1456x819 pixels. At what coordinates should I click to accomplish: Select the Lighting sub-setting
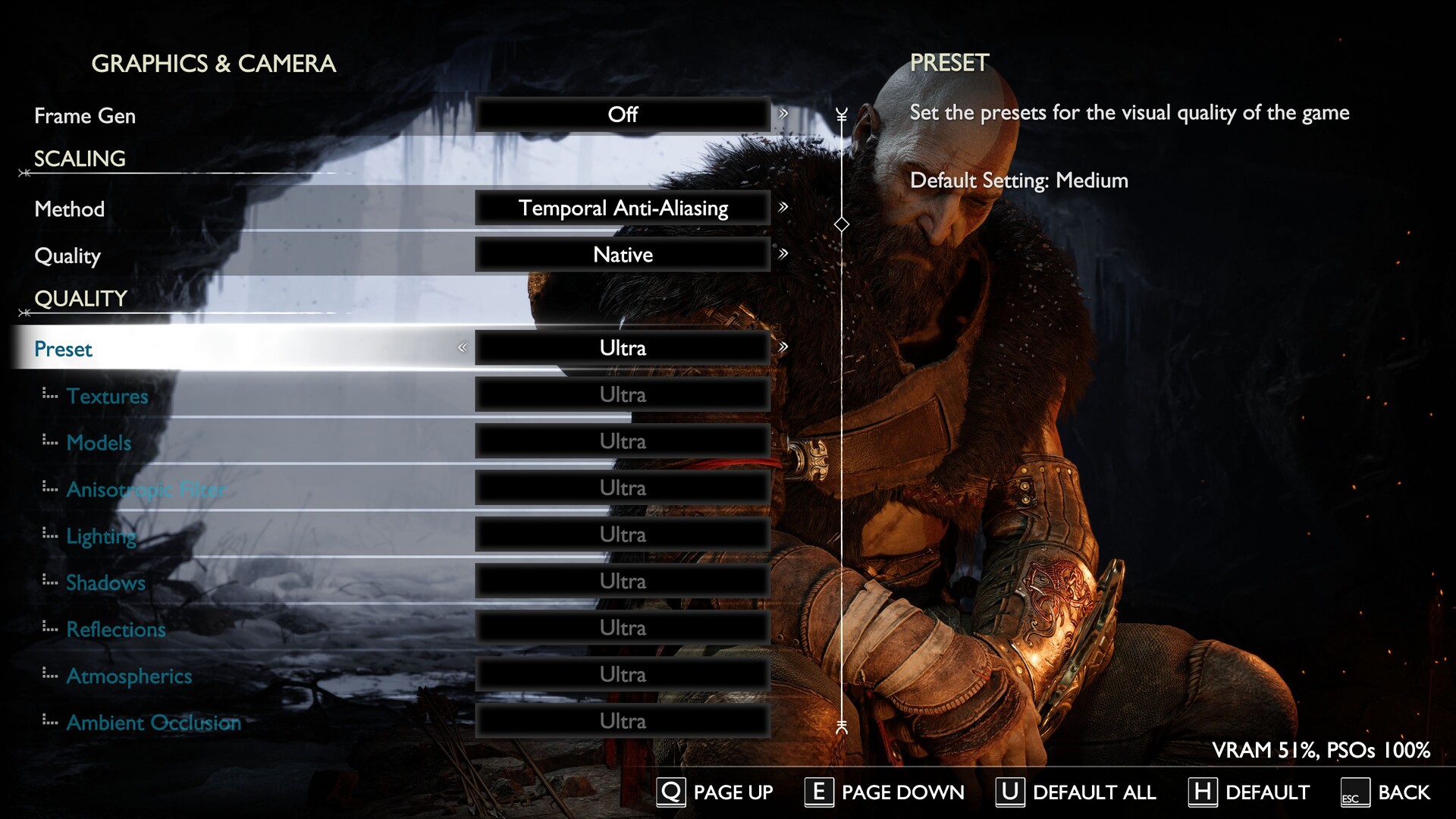click(x=101, y=536)
